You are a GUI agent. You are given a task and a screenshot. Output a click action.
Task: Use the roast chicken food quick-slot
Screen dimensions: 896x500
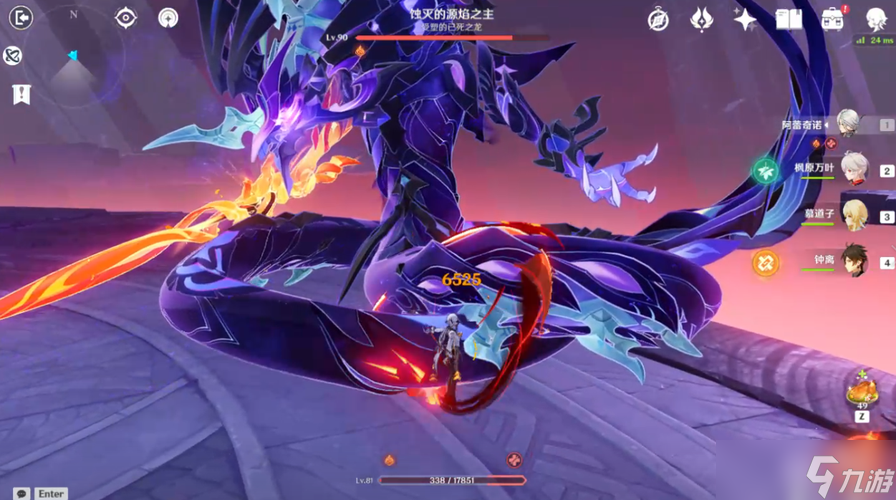[859, 389]
